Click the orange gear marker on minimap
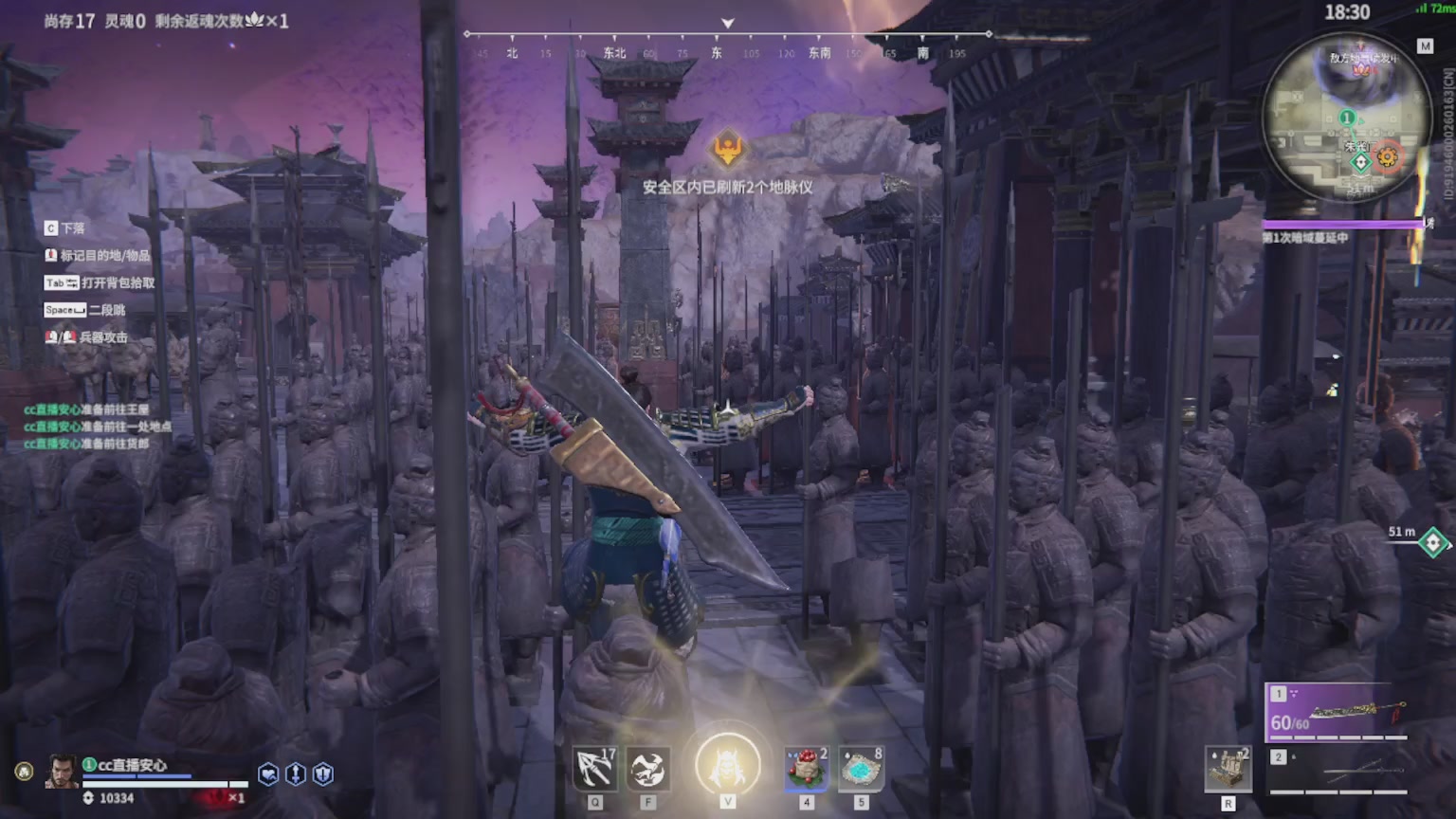Image resolution: width=1456 pixels, height=819 pixels. (x=1387, y=156)
